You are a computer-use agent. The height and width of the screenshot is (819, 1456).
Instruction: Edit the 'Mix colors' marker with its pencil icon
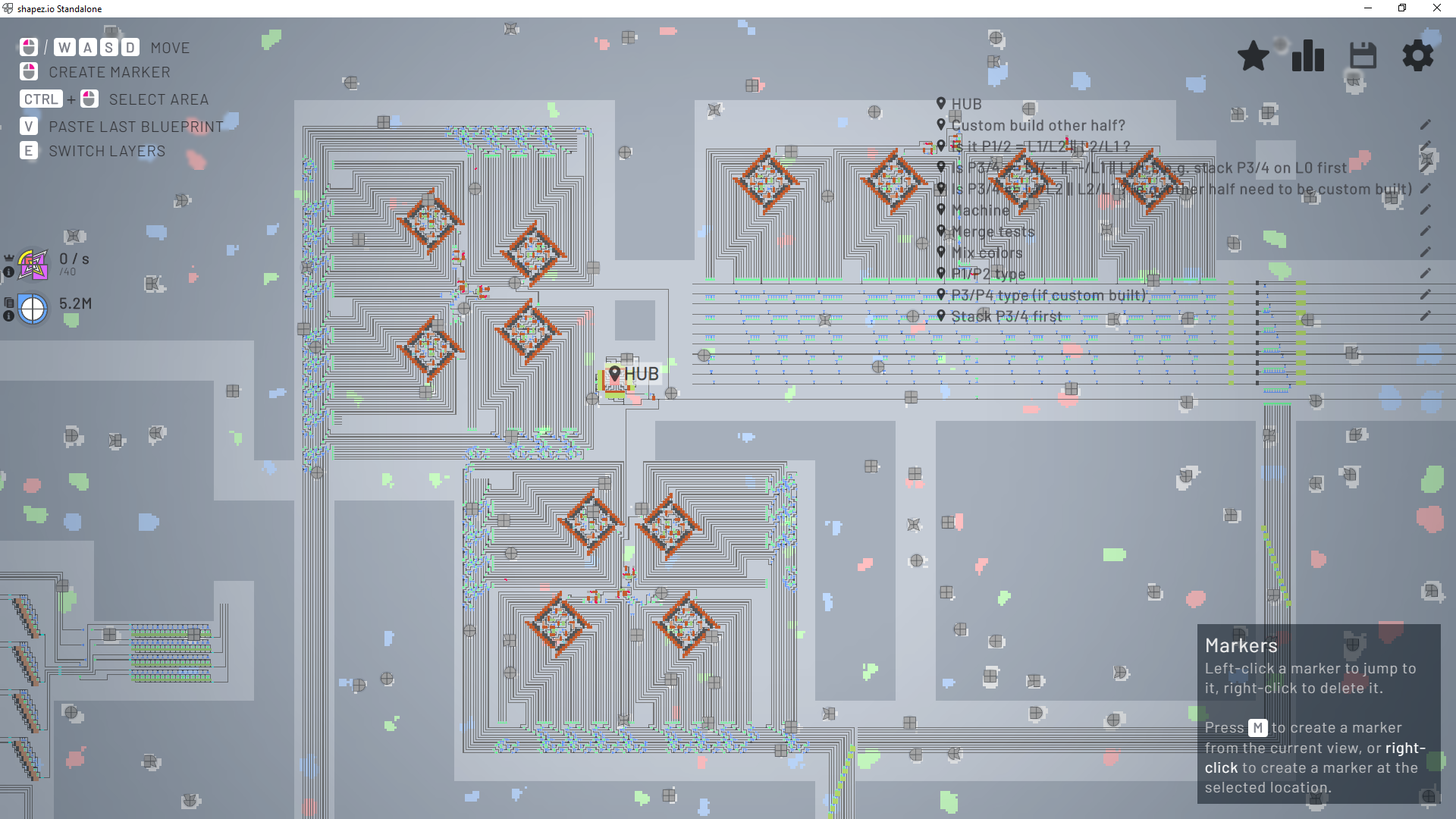(x=1426, y=253)
